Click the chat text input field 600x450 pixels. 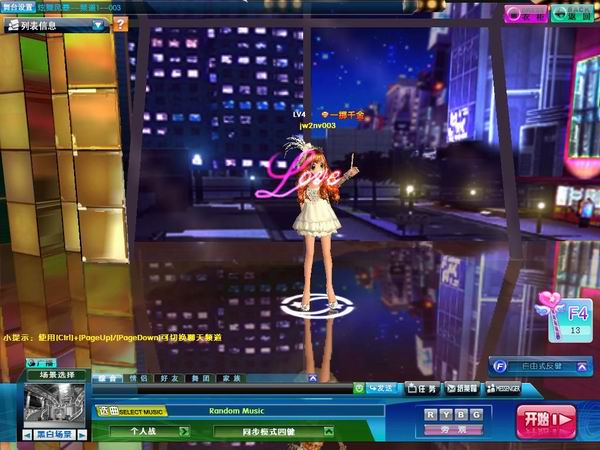click(220, 388)
